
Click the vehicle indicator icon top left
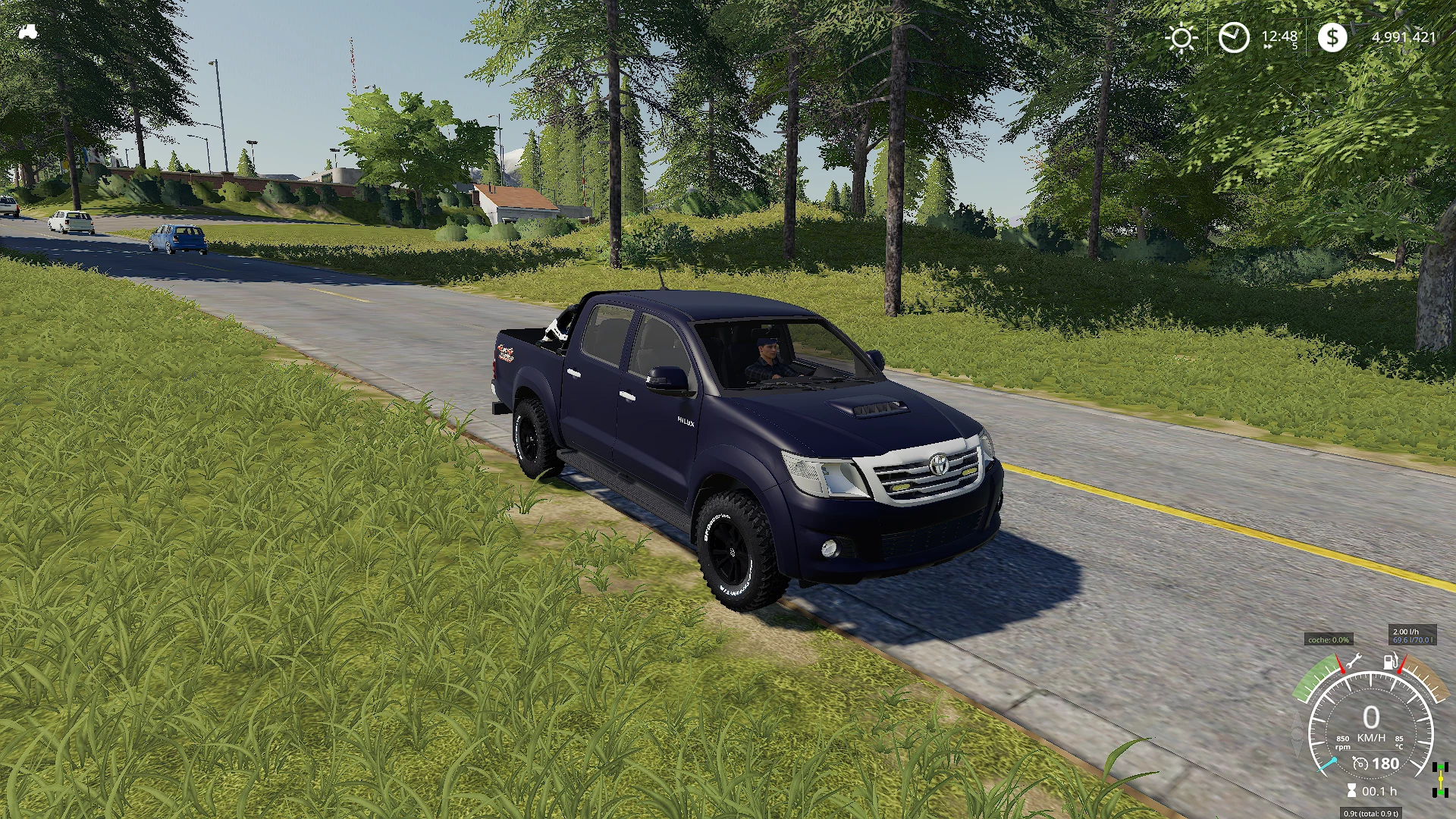[29, 30]
